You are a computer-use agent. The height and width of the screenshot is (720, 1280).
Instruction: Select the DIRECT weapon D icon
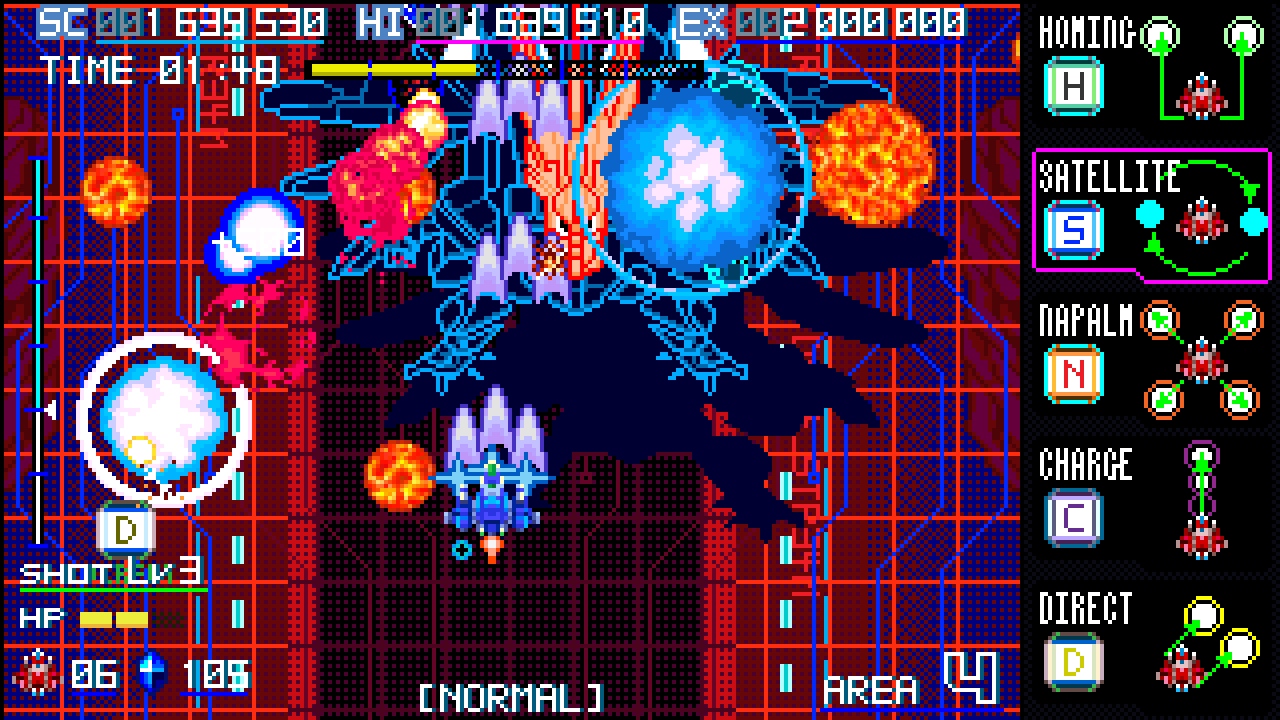(x=1072, y=660)
